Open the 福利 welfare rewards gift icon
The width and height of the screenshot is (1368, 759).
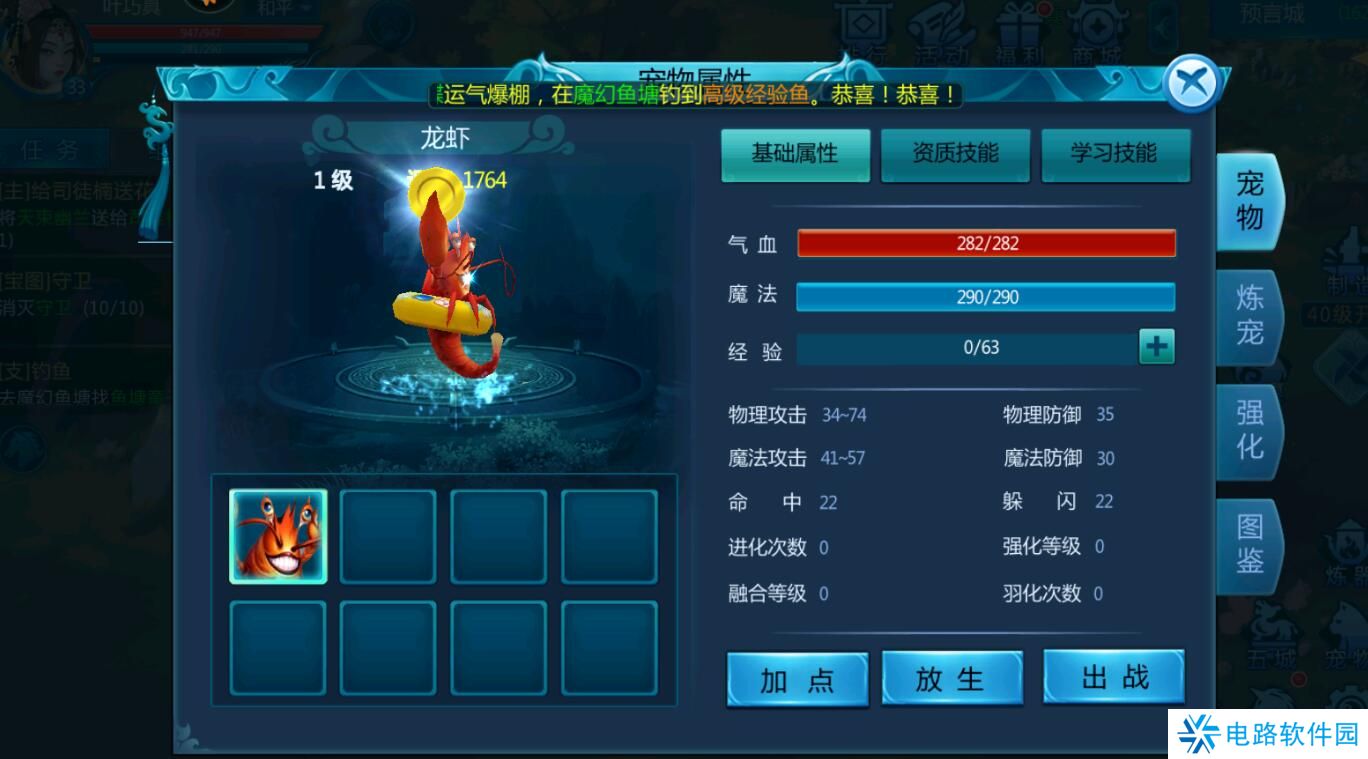pos(1017,28)
